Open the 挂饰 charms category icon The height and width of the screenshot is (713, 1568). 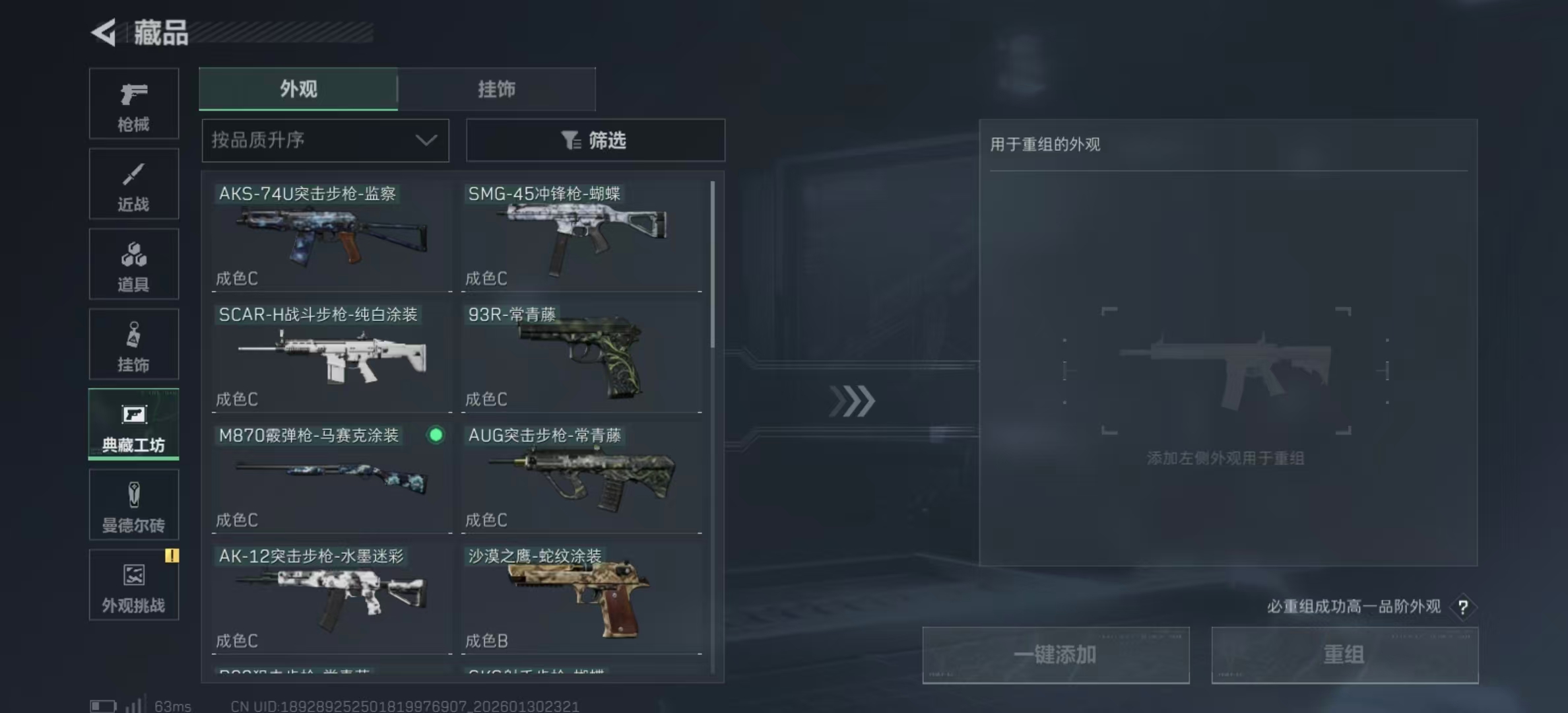pos(133,344)
